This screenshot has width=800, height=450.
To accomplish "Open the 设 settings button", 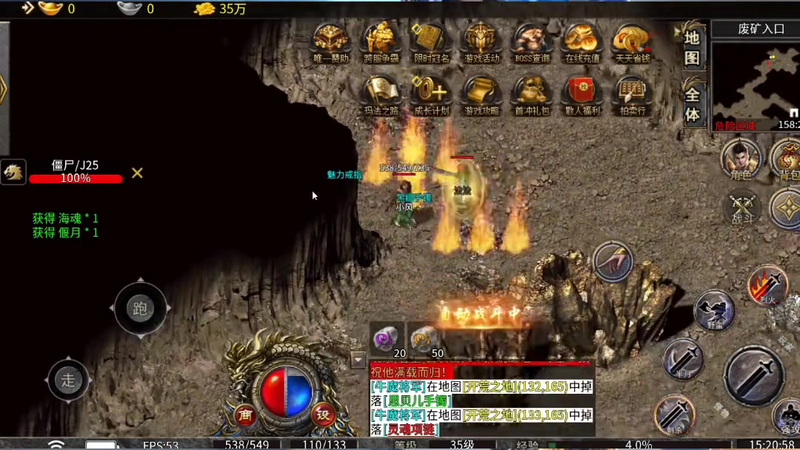I will coord(322,413).
